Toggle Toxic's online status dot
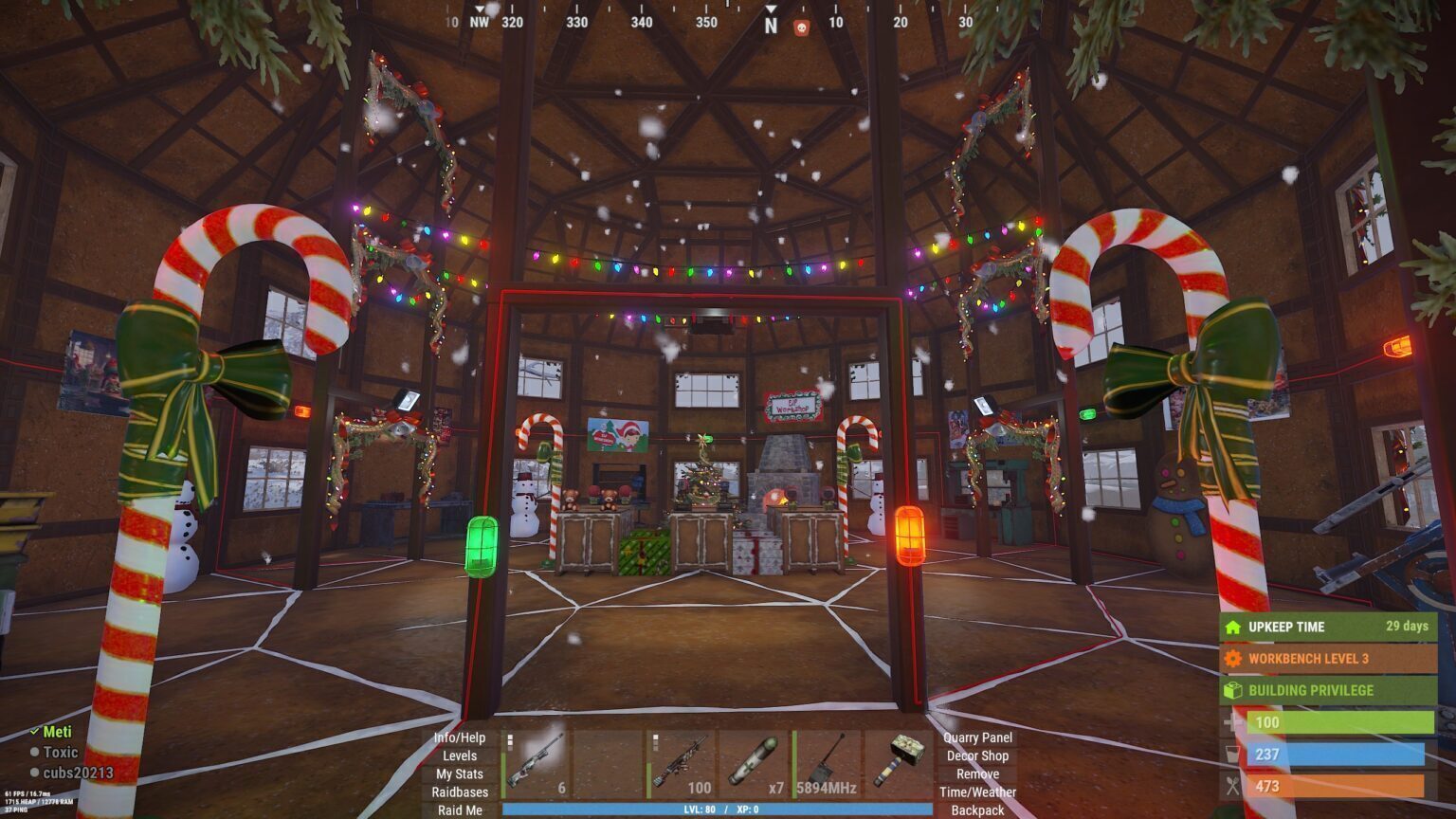 [36, 751]
